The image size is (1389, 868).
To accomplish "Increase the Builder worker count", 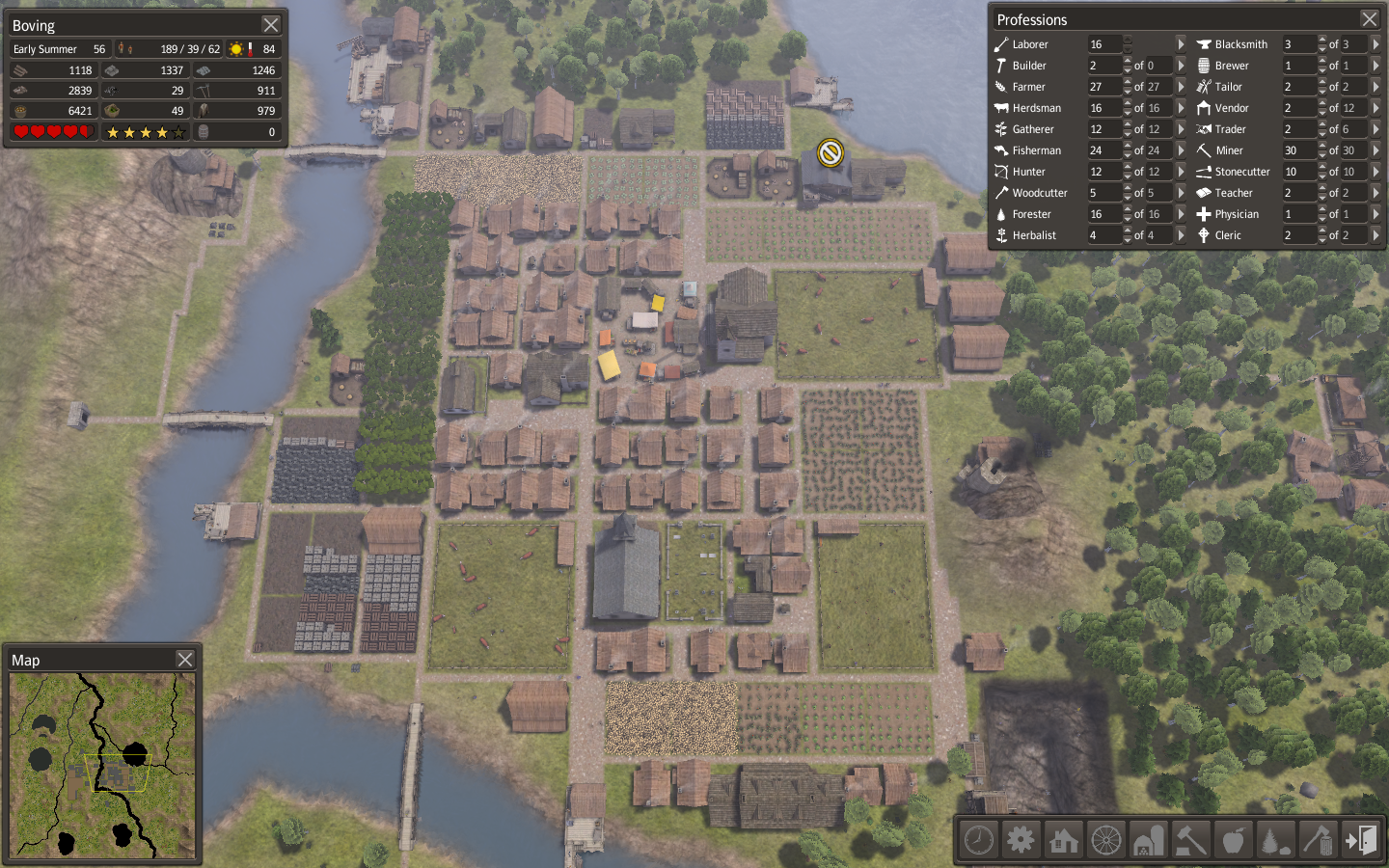I will 1128,62.
